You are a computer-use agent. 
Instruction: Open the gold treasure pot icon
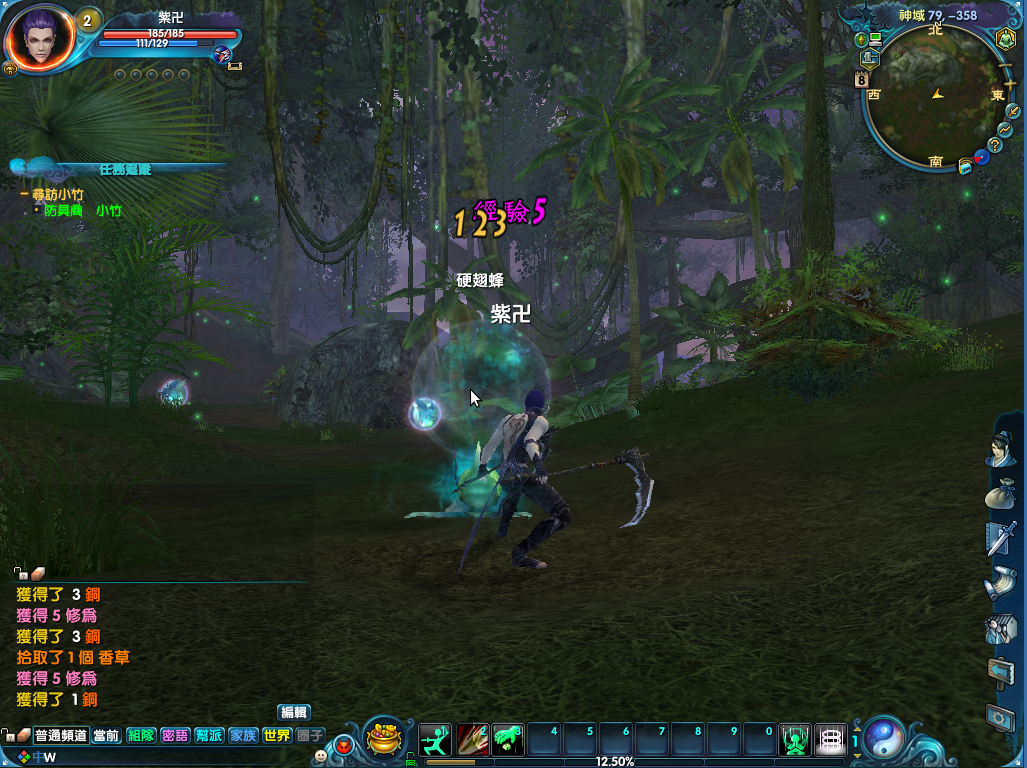coord(382,737)
